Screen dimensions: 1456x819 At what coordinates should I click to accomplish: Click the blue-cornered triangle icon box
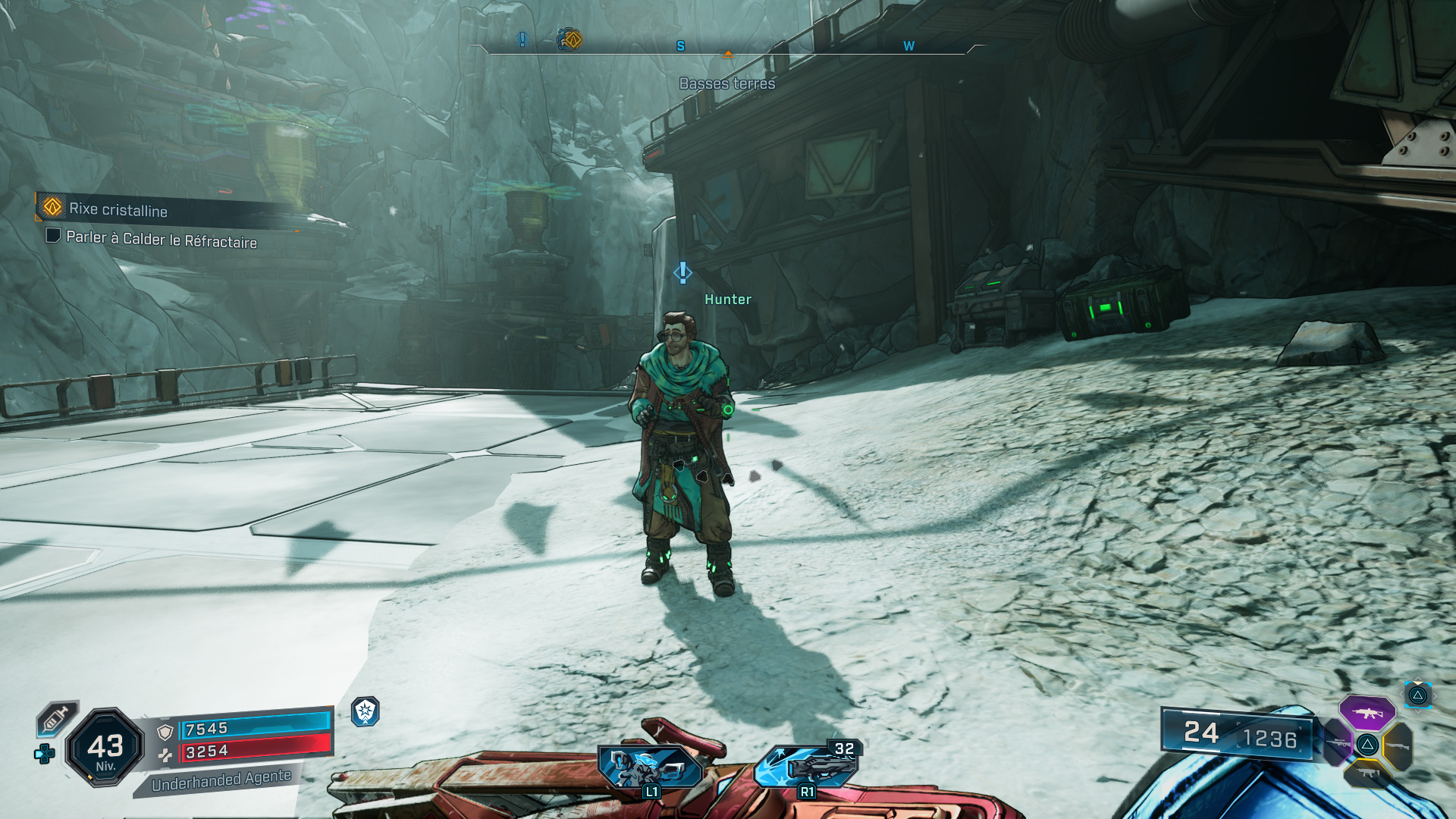click(1417, 695)
